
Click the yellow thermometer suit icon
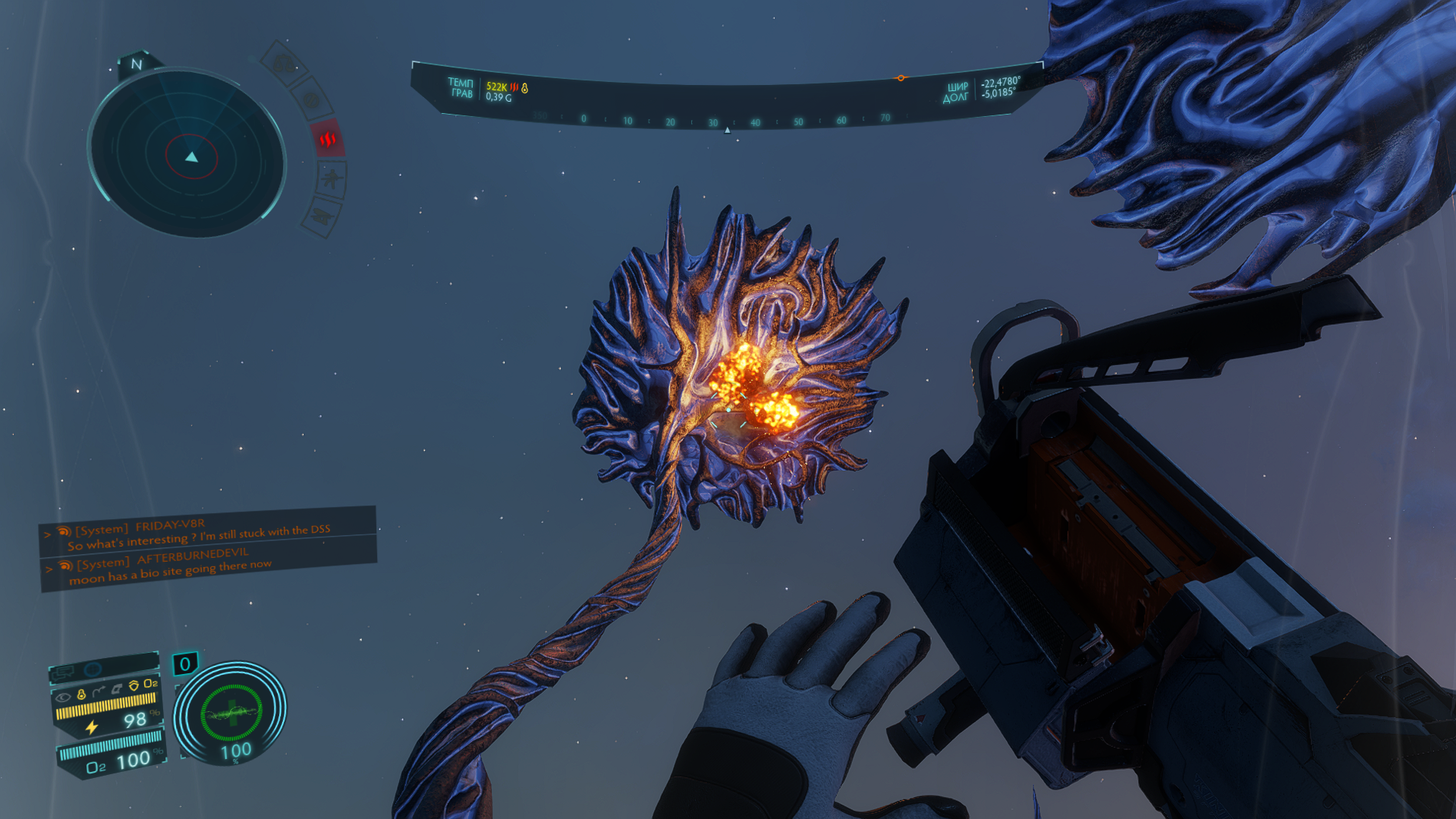(x=81, y=694)
